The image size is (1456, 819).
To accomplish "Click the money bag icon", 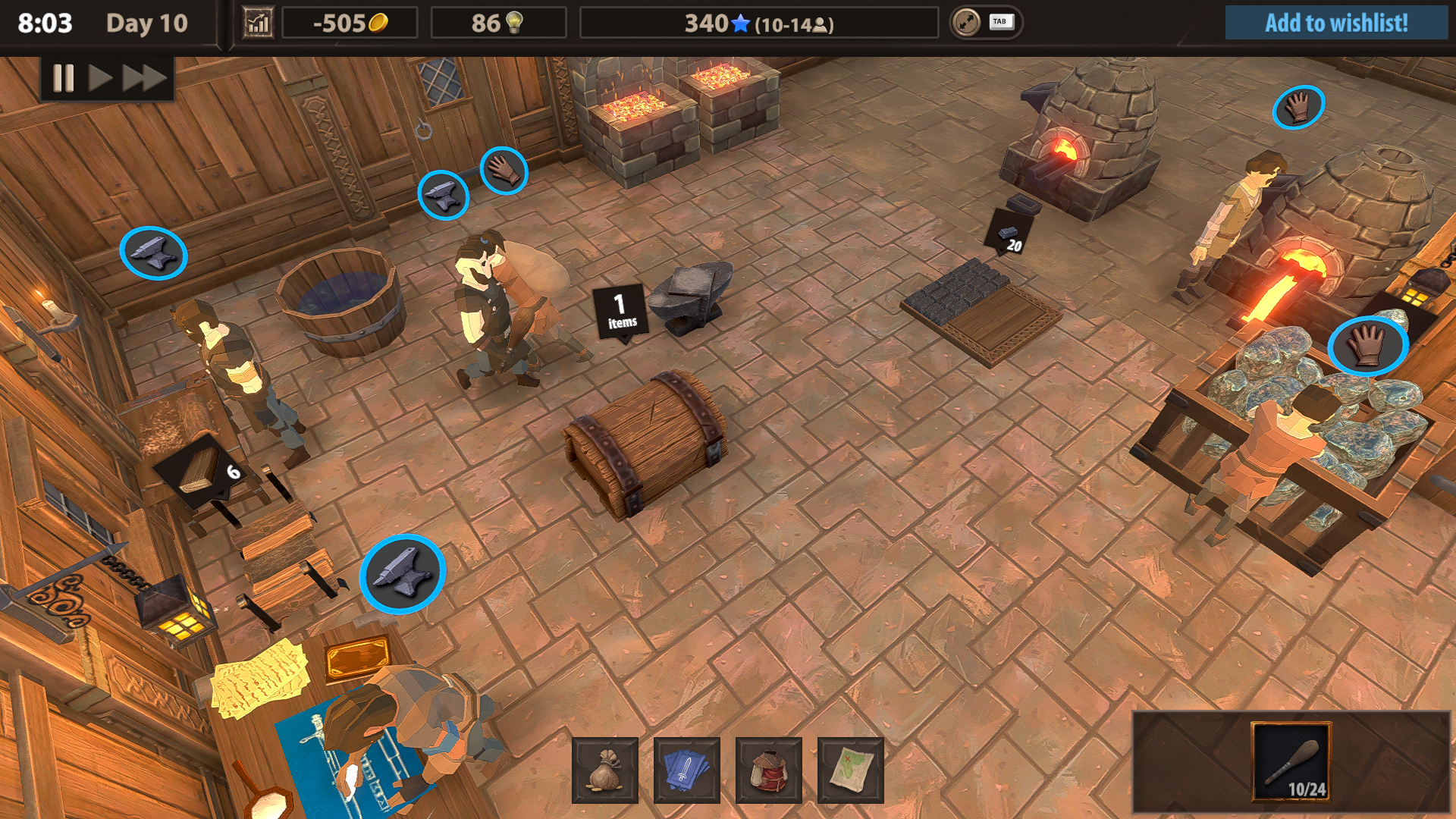I will pyautogui.click(x=603, y=768).
